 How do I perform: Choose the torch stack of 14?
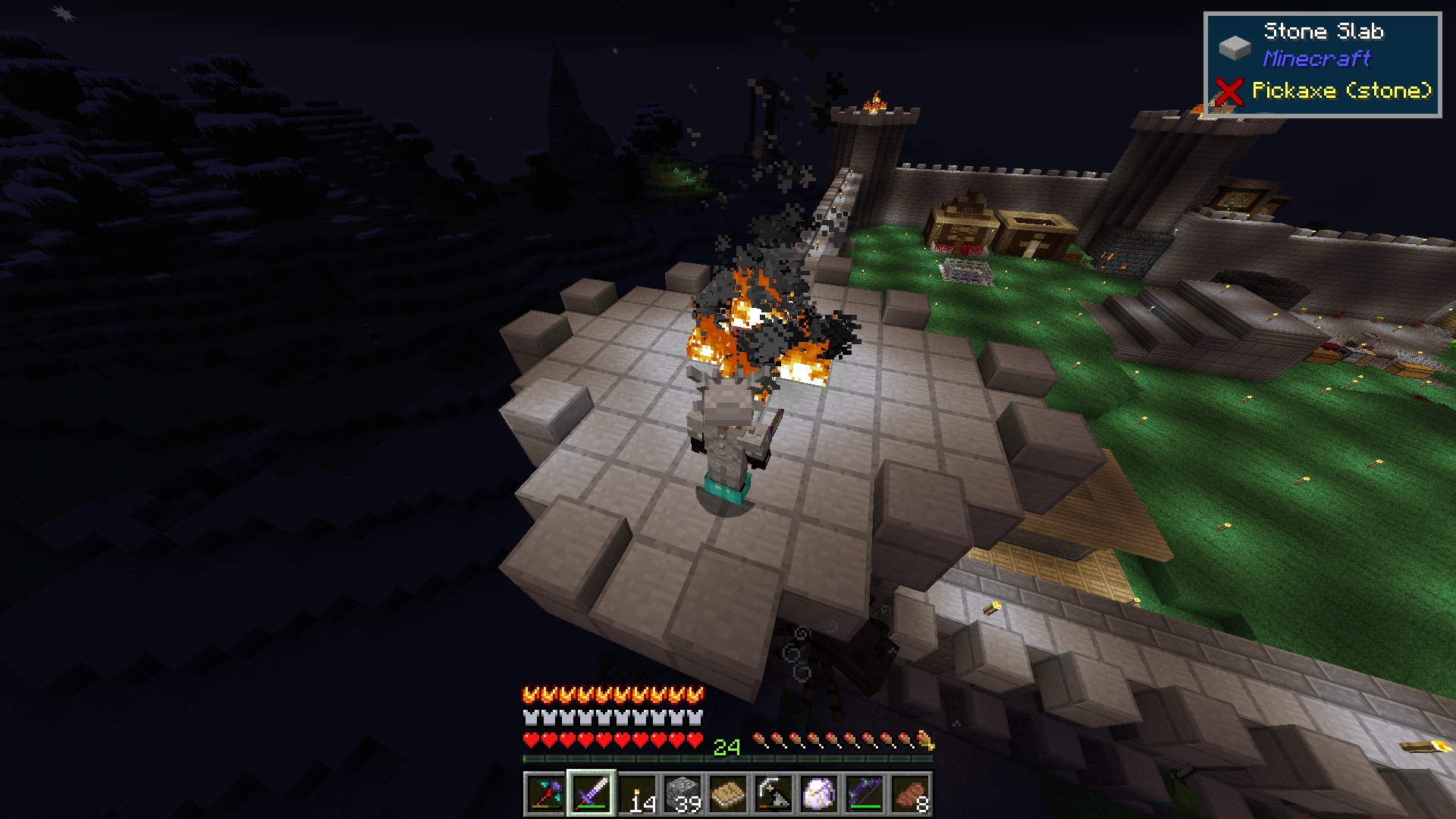(x=638, y=794)
